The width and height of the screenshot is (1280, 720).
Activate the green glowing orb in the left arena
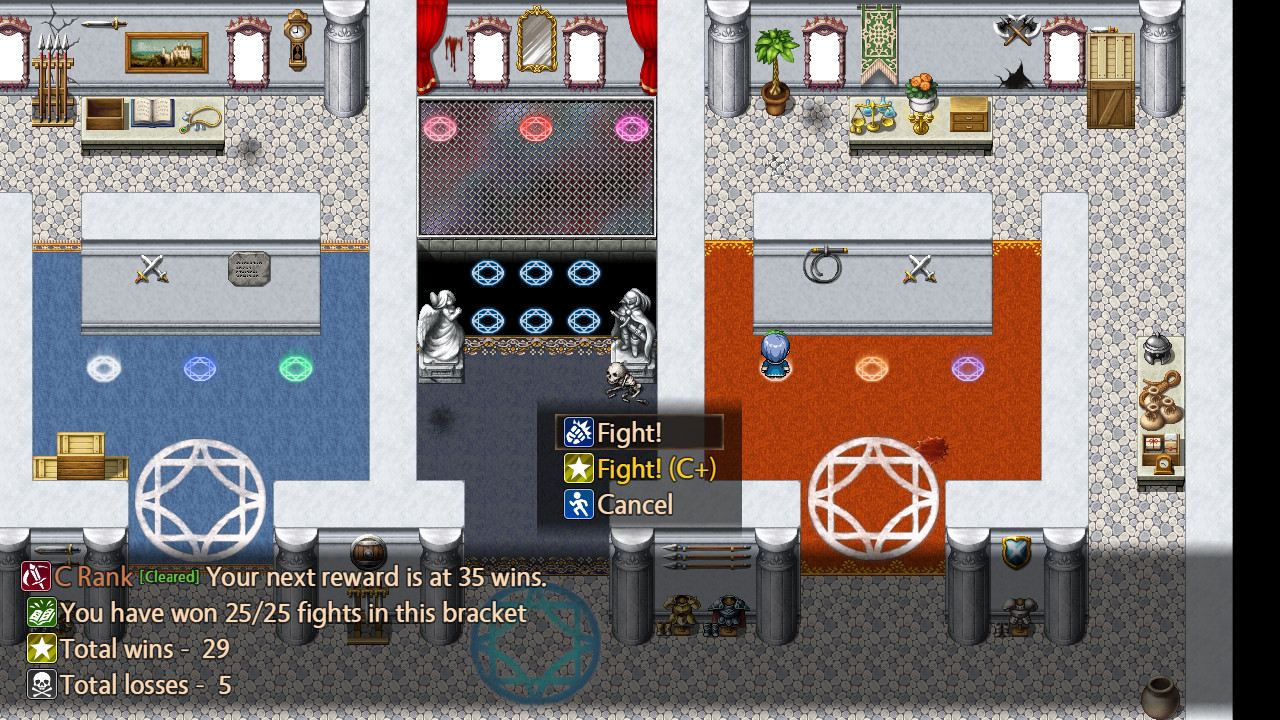pyautogui.click(x=295, y=369)
